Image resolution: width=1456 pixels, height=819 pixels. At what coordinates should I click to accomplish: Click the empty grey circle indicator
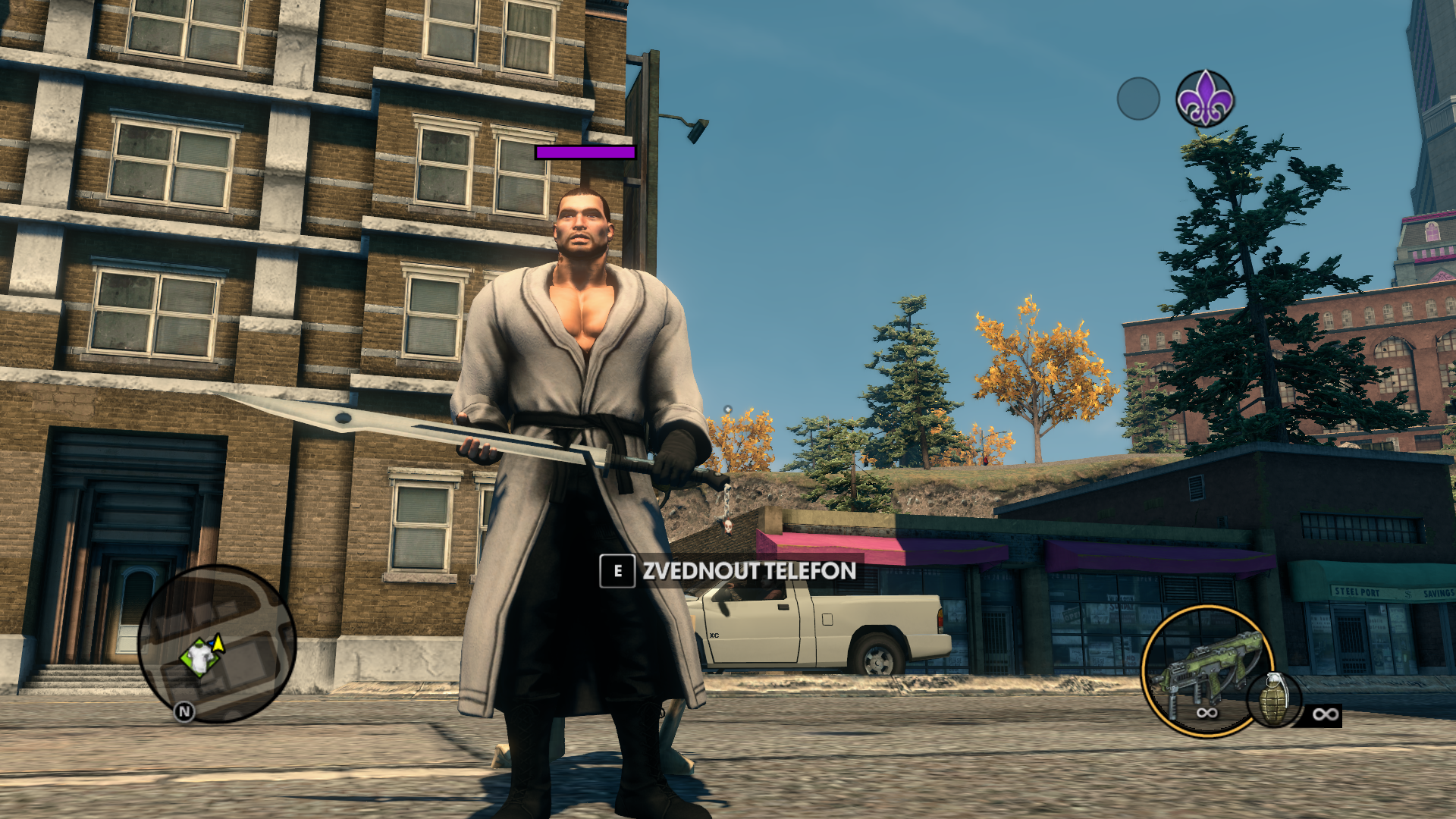click(x=1138, y=99)
